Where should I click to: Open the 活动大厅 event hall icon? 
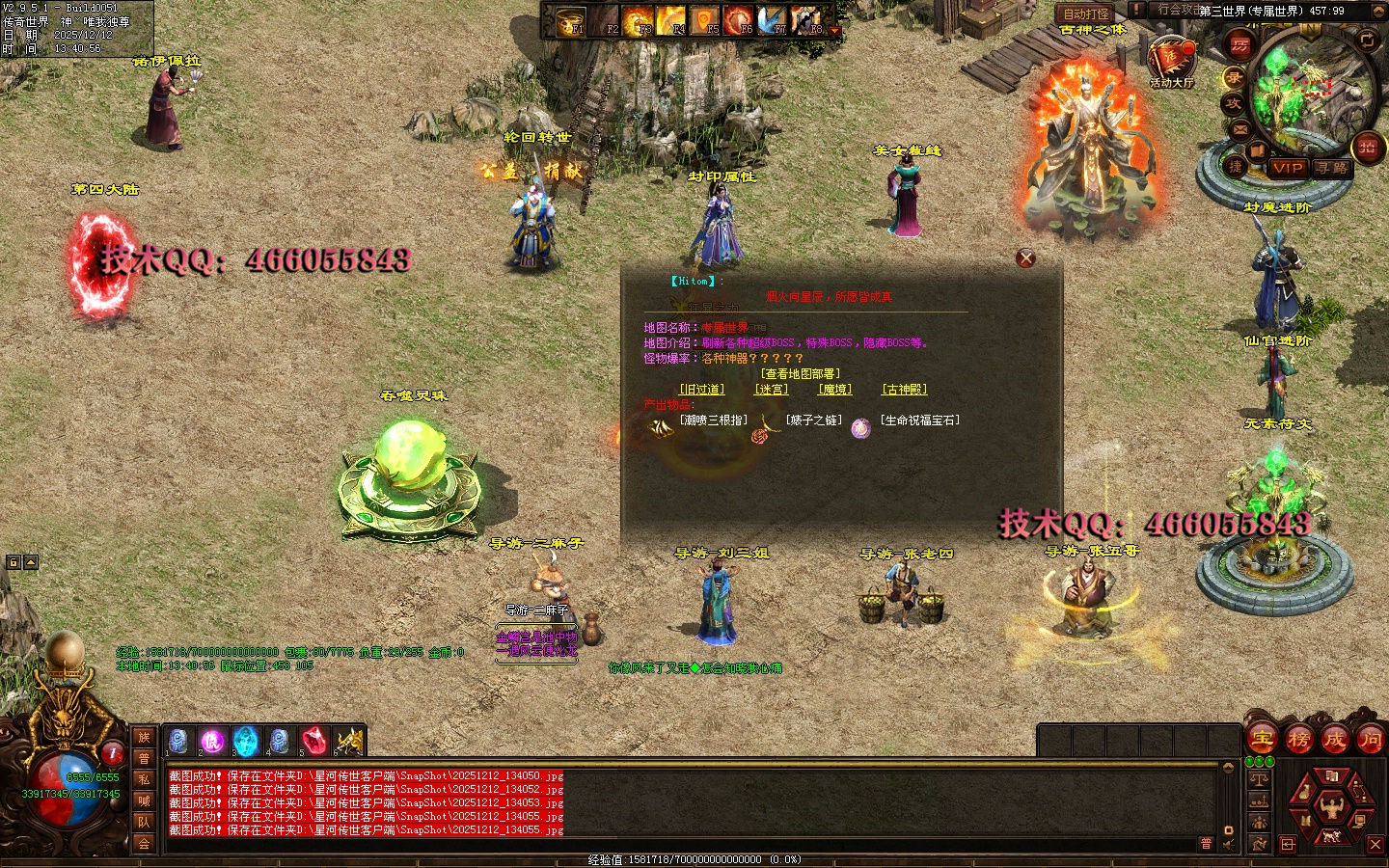pos(1171,60)
